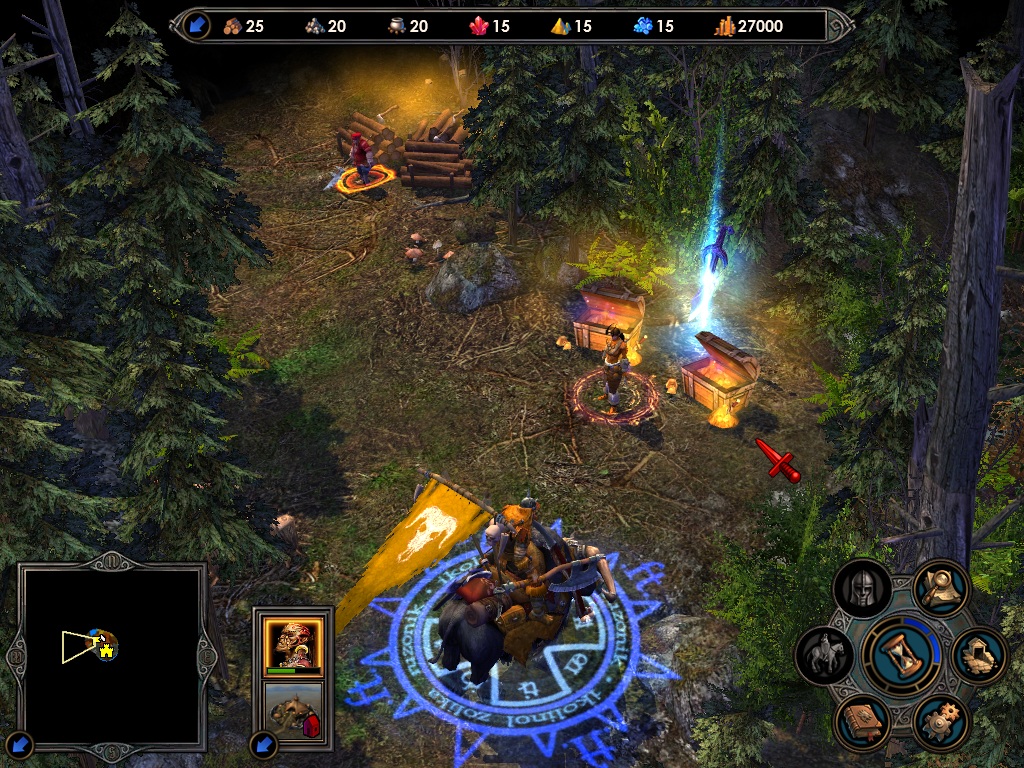Collapse the resource bar with blue arrow
This screenshot has height=768, width=1024.
point(197,26)
